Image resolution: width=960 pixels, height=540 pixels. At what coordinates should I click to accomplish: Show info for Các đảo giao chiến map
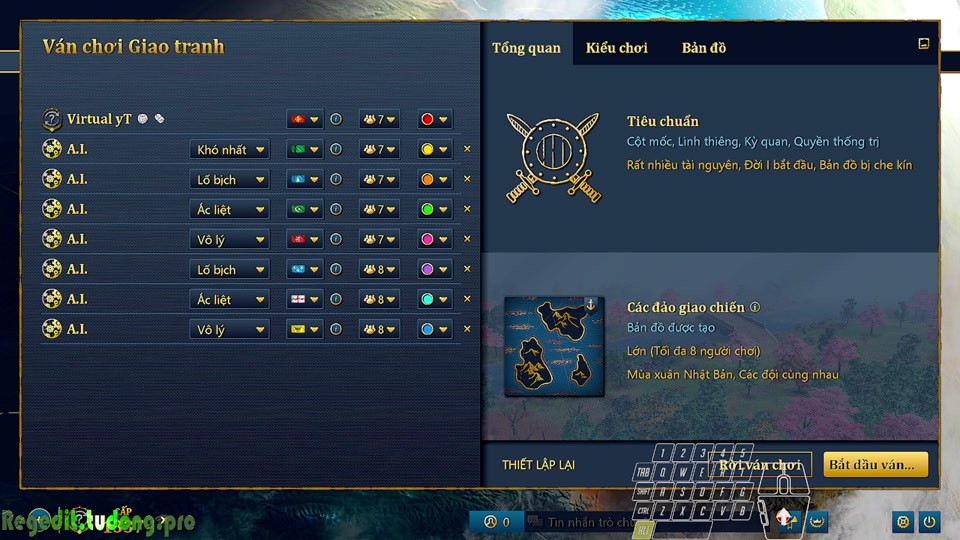755,308
